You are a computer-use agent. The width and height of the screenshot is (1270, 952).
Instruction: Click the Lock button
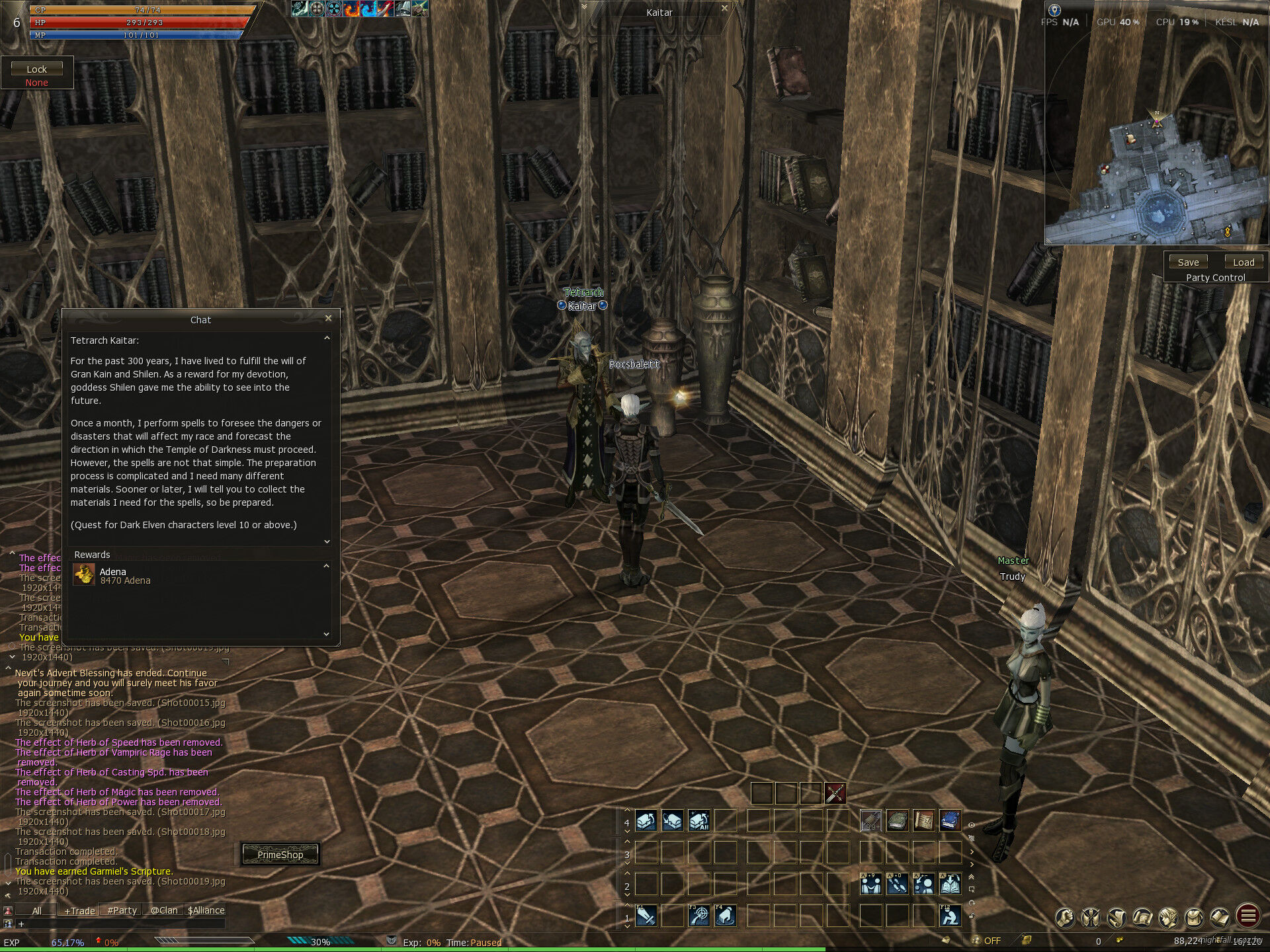pyautogui.click(x=37, y=69)
